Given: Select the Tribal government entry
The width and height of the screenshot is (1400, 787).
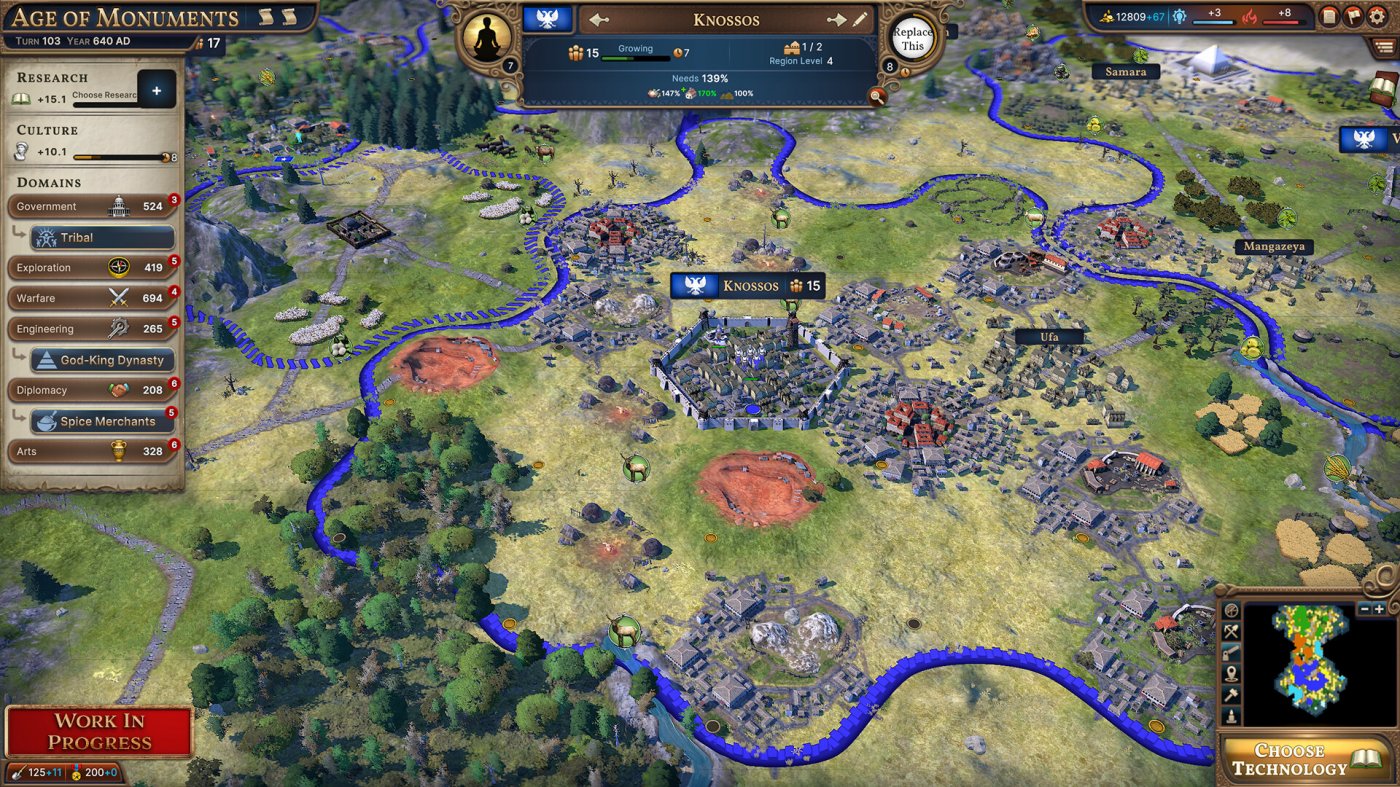Looking at the screenshot, I should [x=100, y=237].
